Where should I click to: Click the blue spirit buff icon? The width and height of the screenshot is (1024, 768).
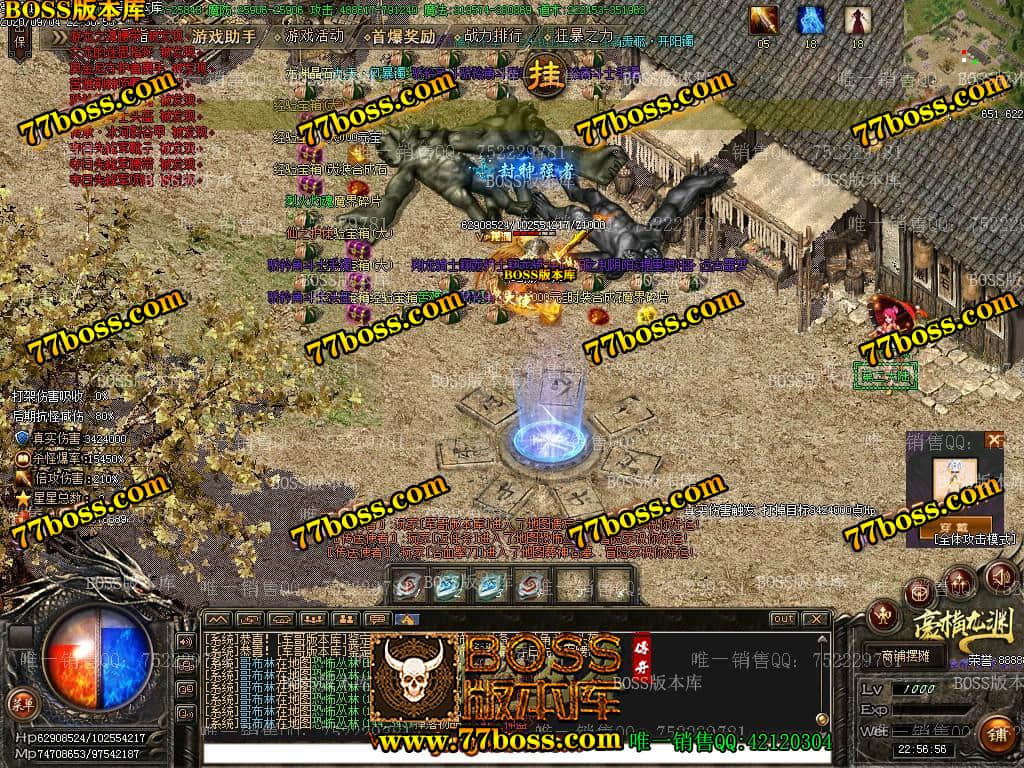(810, 20)
